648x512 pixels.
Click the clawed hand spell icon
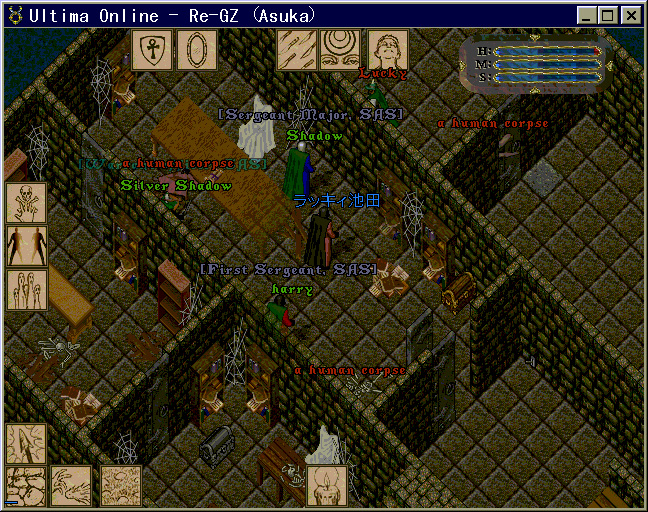point(71,487)
